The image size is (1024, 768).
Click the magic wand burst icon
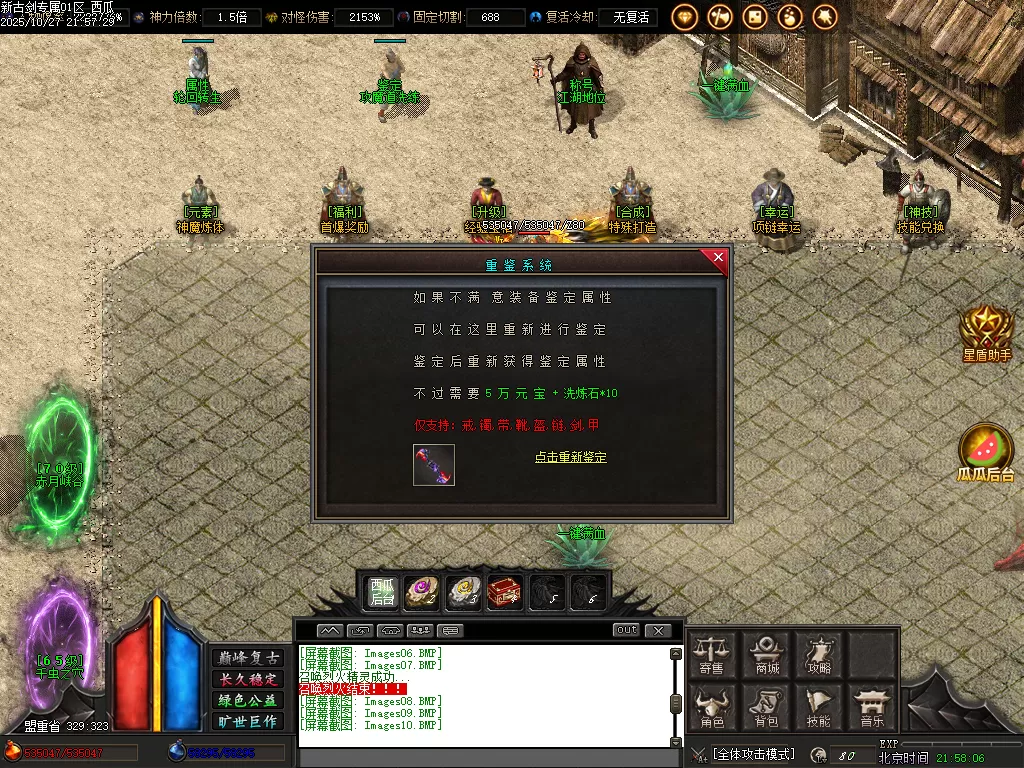coord(825,17)
